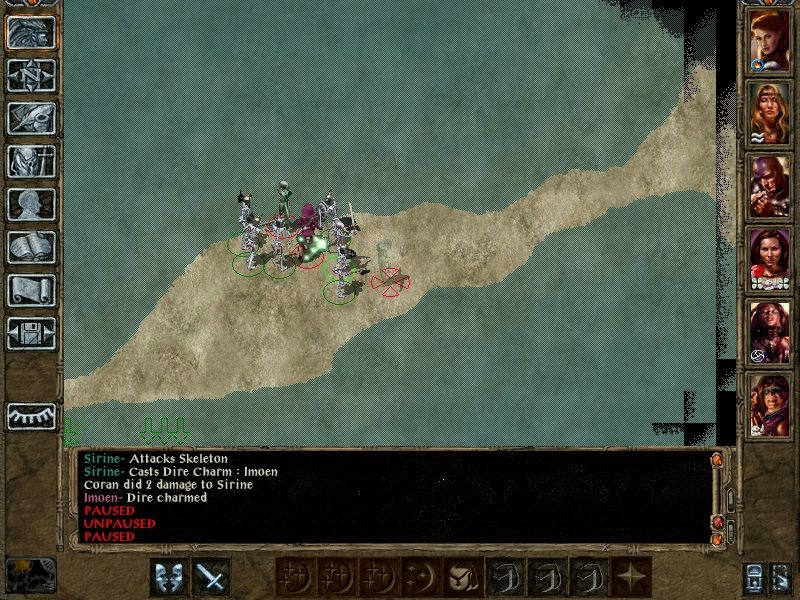
Task: Open the journal with the quill button
Action: pos(31,118)
